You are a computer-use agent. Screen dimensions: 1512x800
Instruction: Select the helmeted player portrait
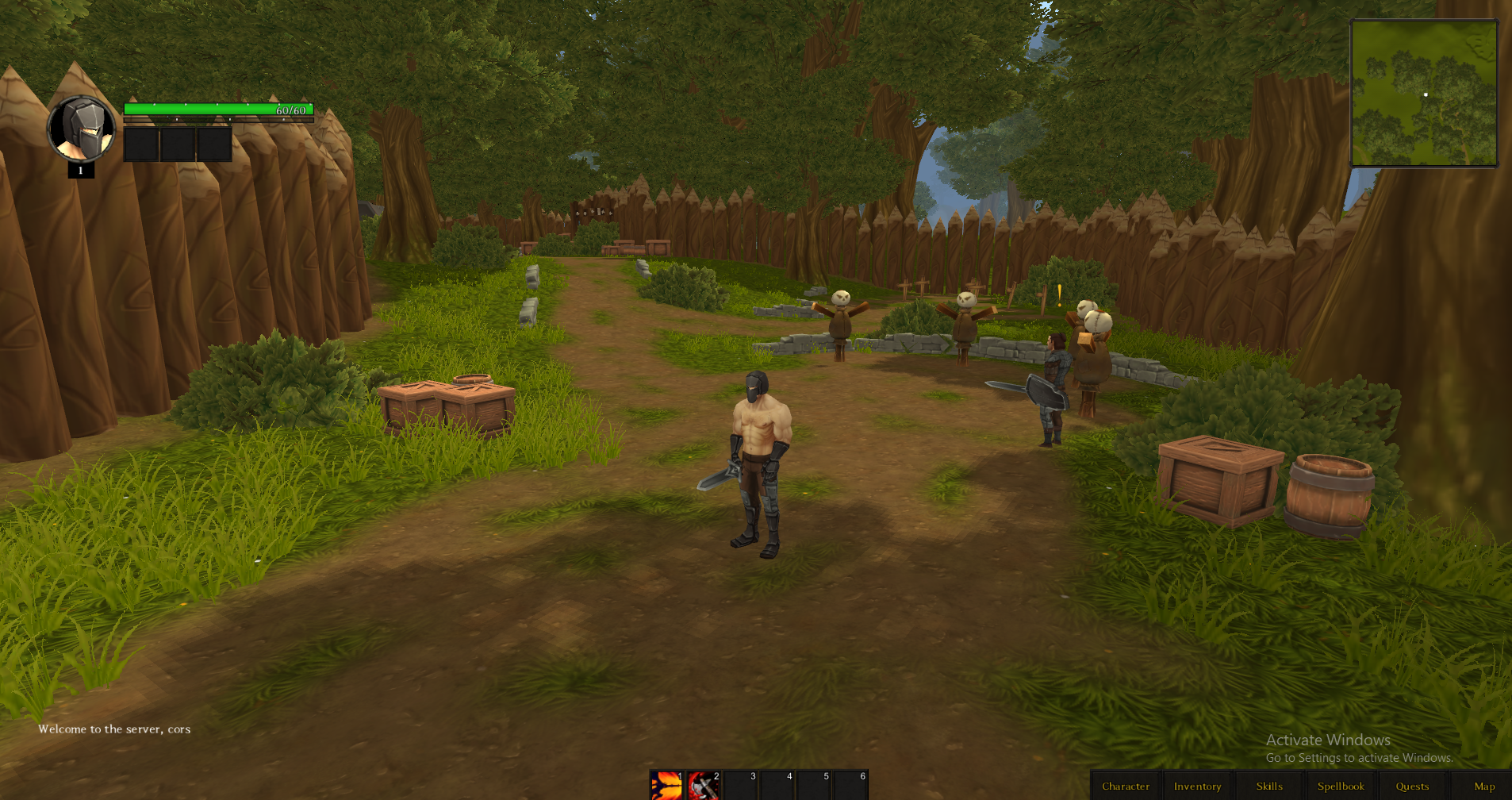[81, 128]
